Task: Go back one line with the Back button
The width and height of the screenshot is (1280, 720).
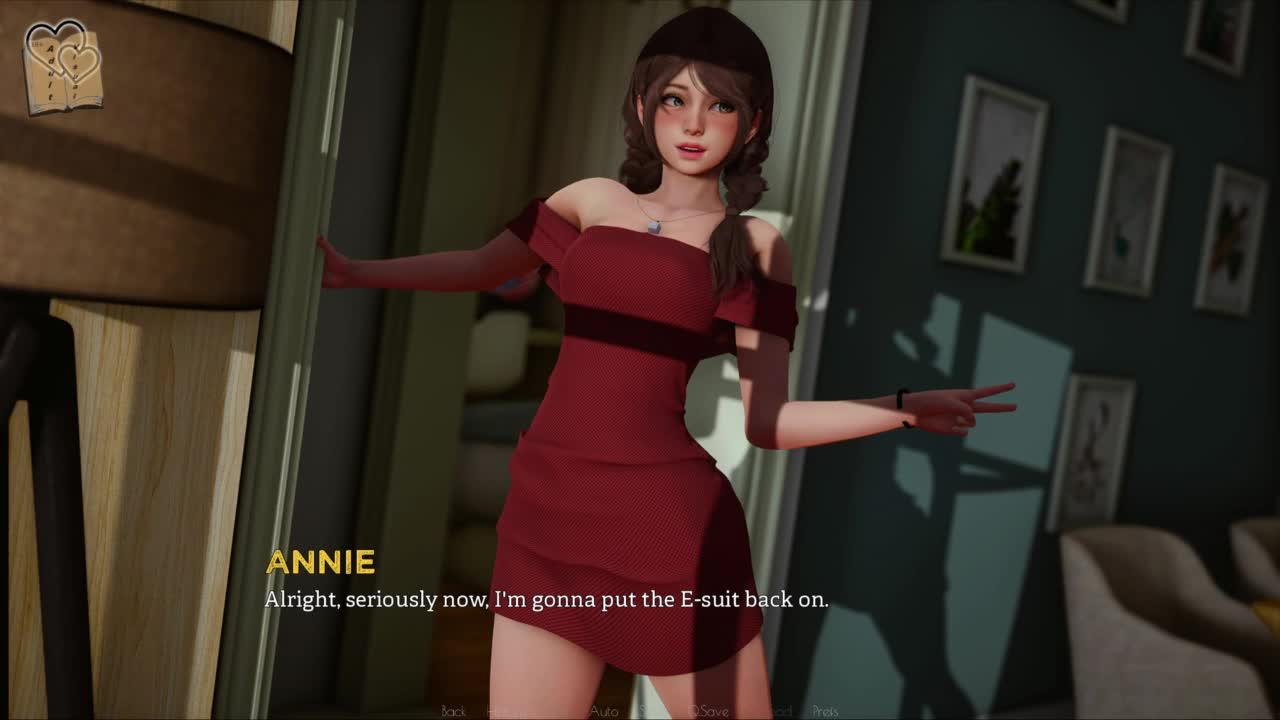Action: pos(453,711)
